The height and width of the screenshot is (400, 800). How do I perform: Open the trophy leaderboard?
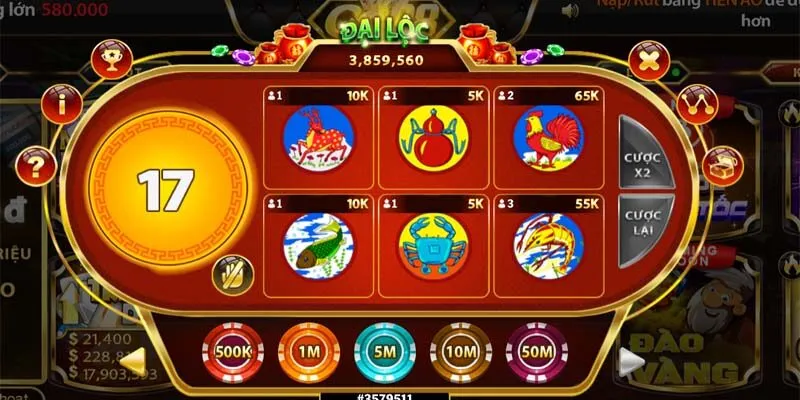pyautogui.click(x=111, y=61)
